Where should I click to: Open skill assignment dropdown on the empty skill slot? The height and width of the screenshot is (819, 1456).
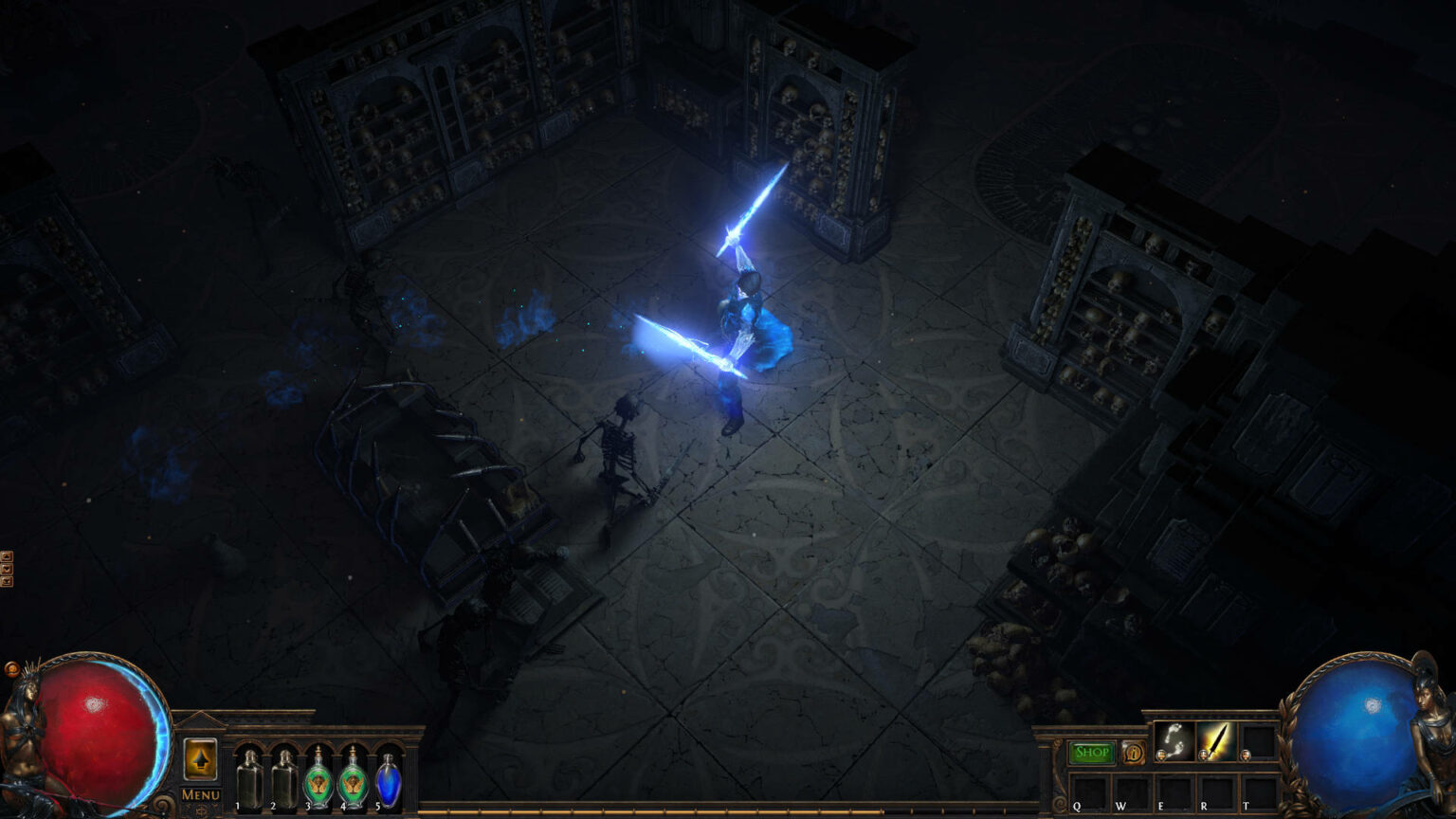(x=1245, y=755)
